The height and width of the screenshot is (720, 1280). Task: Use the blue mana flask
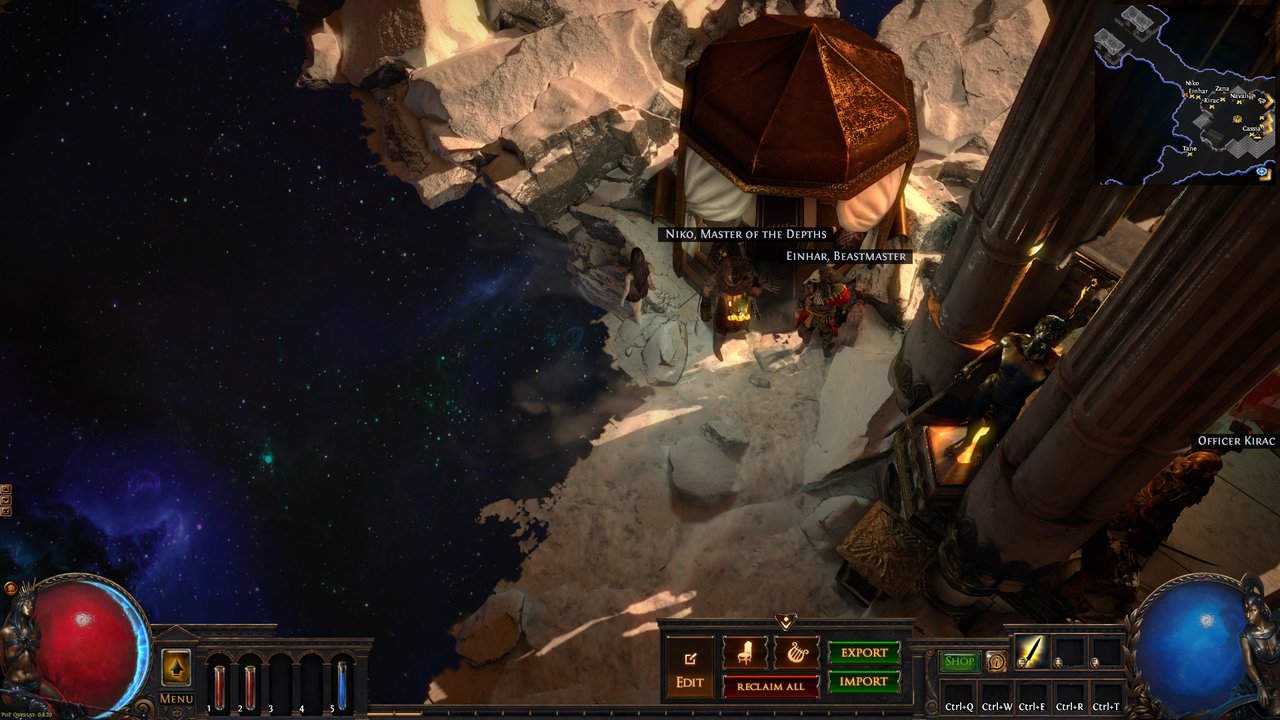click(342, 687)
